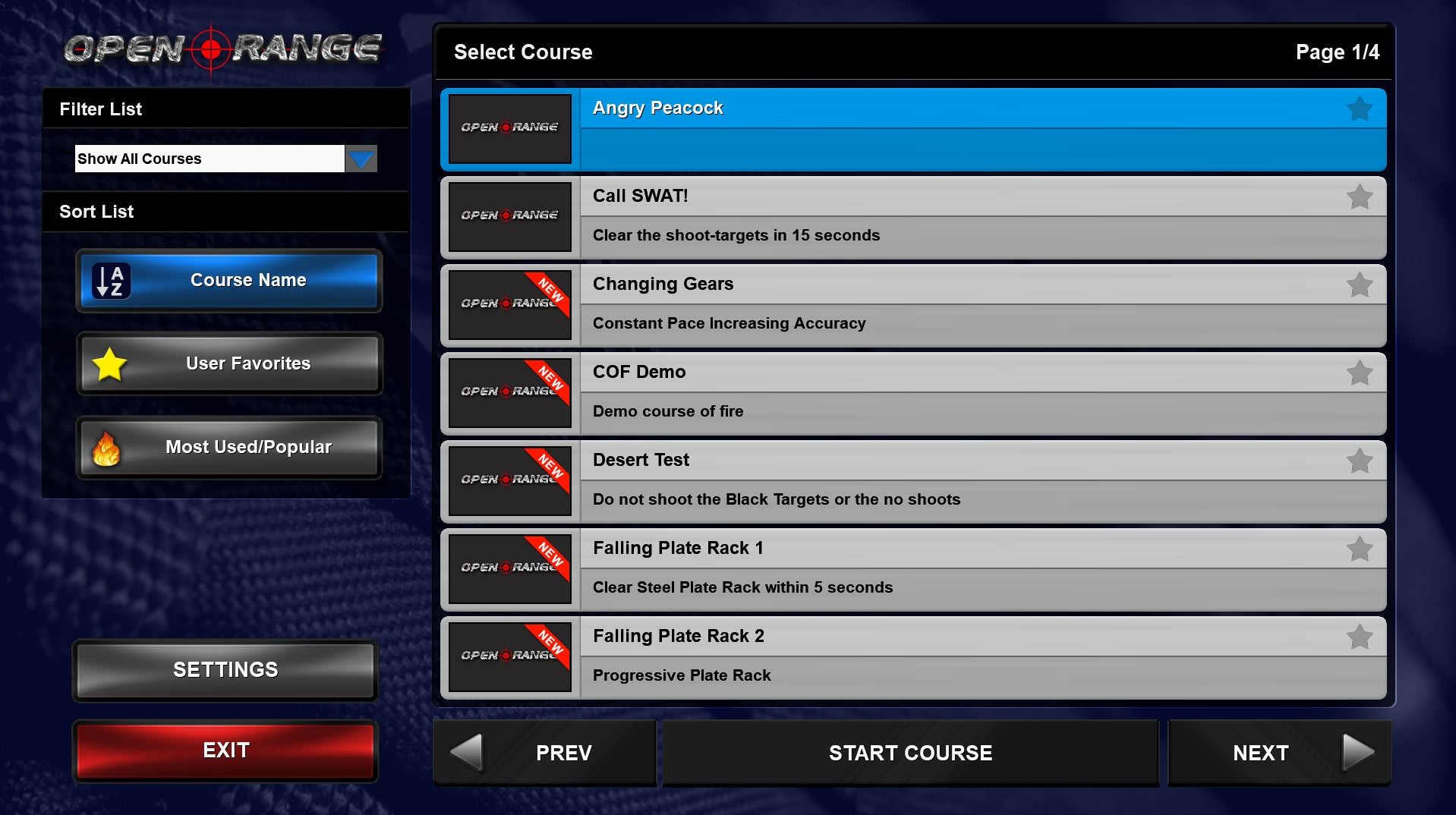Viewport: 1456px width, 815px height.
Task: Click the red EXIT button
Action: click(x=224, y=750)
